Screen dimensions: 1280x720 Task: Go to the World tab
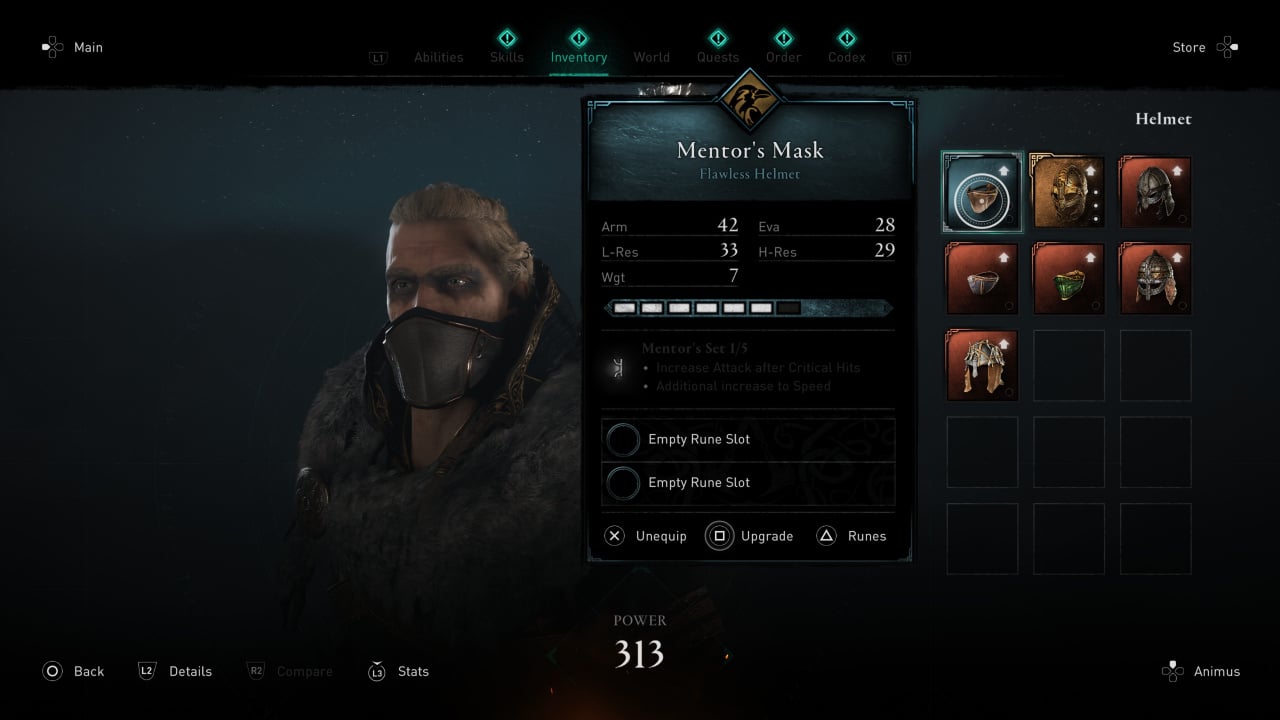(x=651, y=57)
